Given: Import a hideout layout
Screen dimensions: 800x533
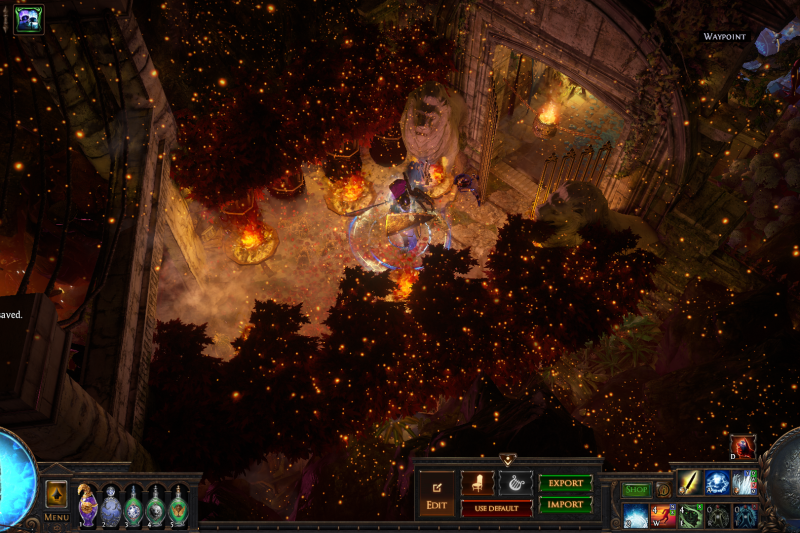Looking at the screenshot, I should click(x=565, y=505).
